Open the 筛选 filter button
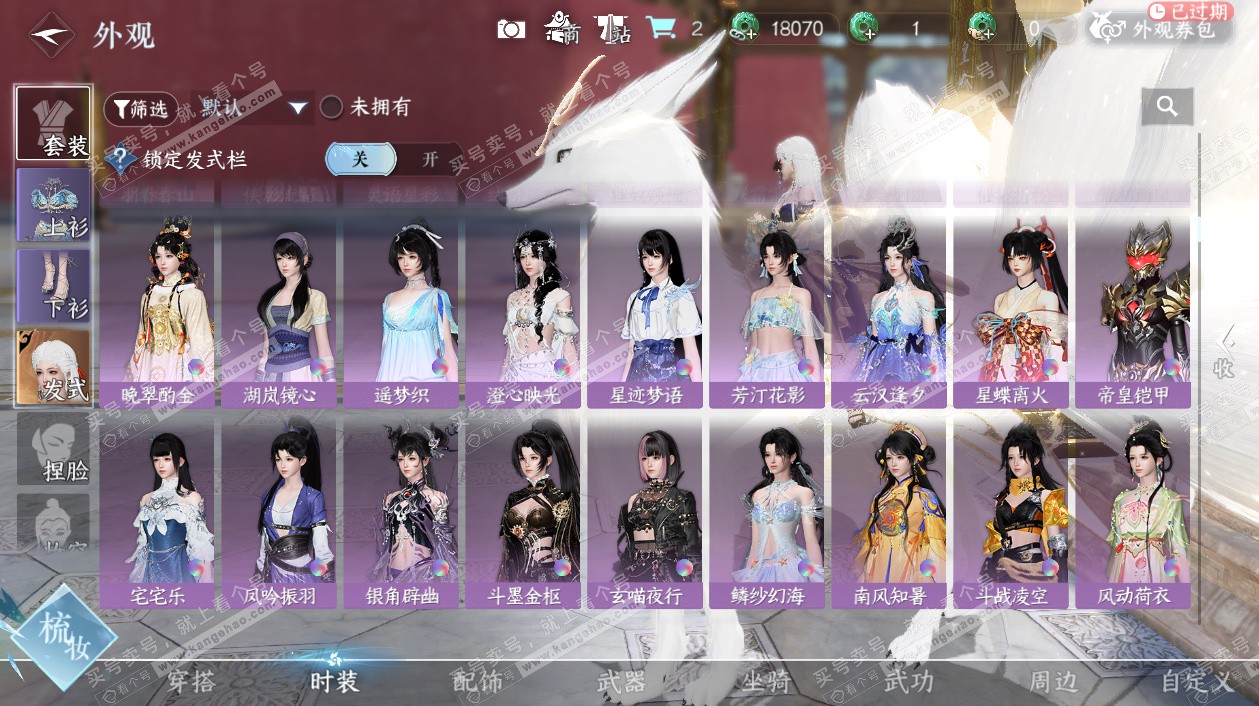Screen dimensions: 1259x706 [140, 108]
